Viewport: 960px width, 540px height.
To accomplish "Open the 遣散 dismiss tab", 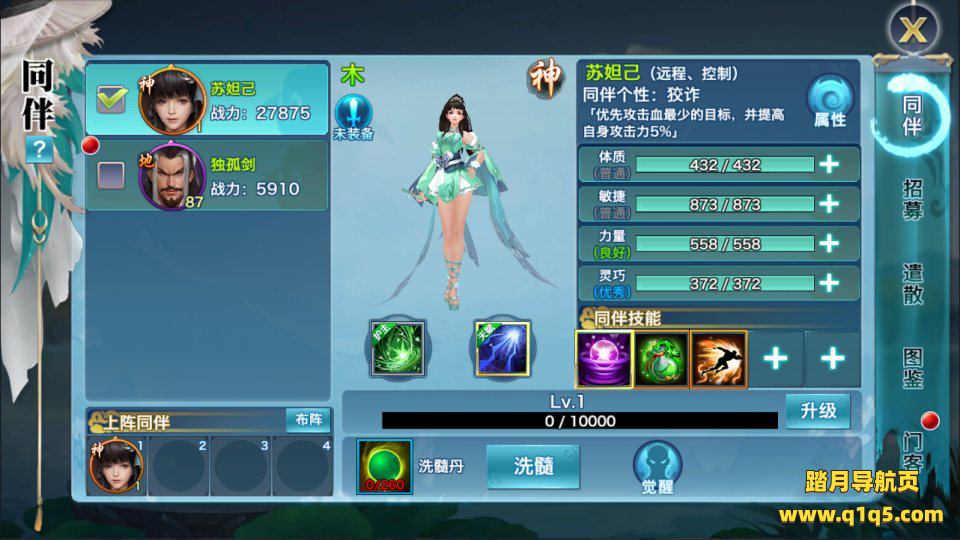I will point(912,284).
